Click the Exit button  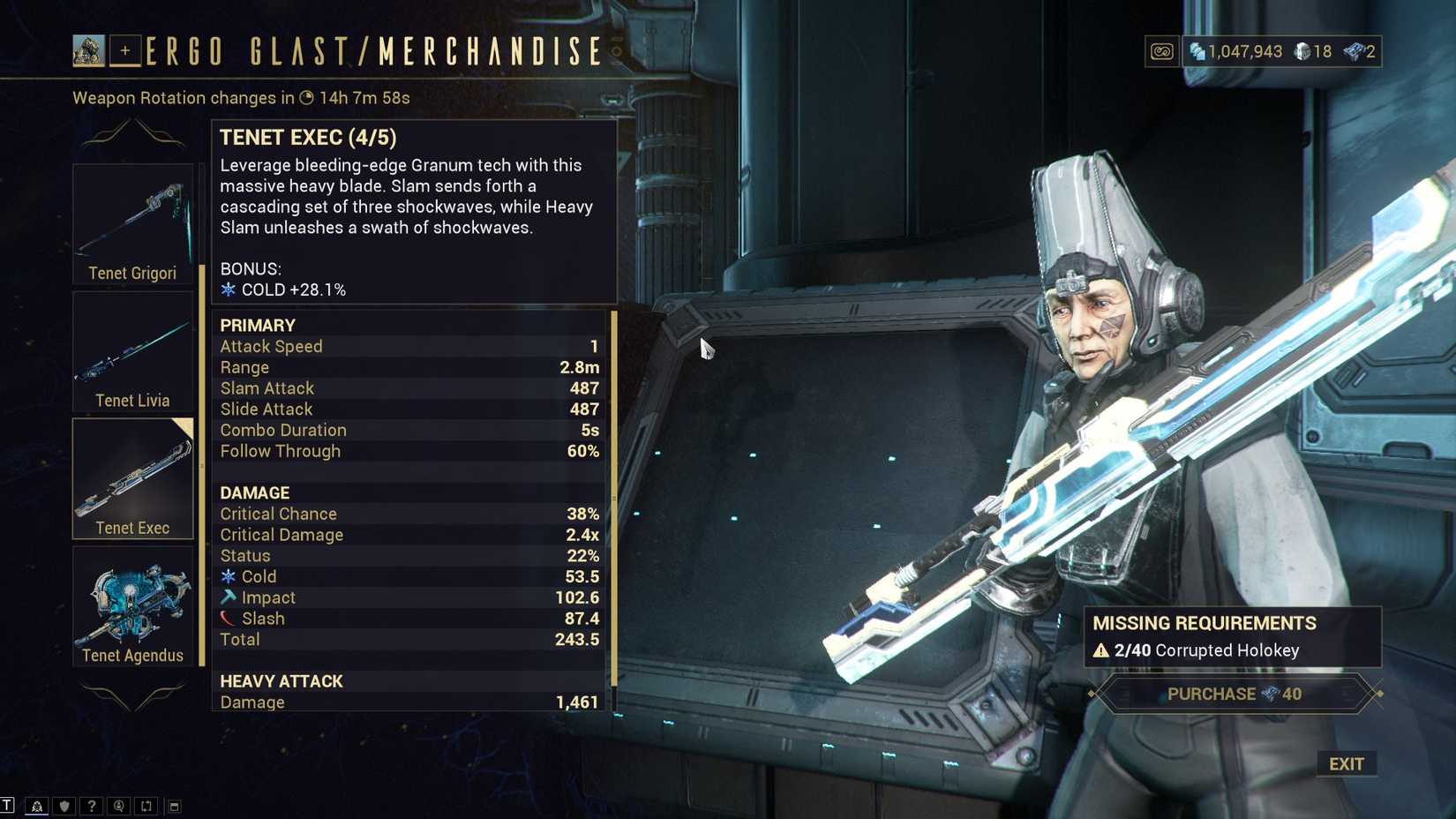click(1347, 764)
